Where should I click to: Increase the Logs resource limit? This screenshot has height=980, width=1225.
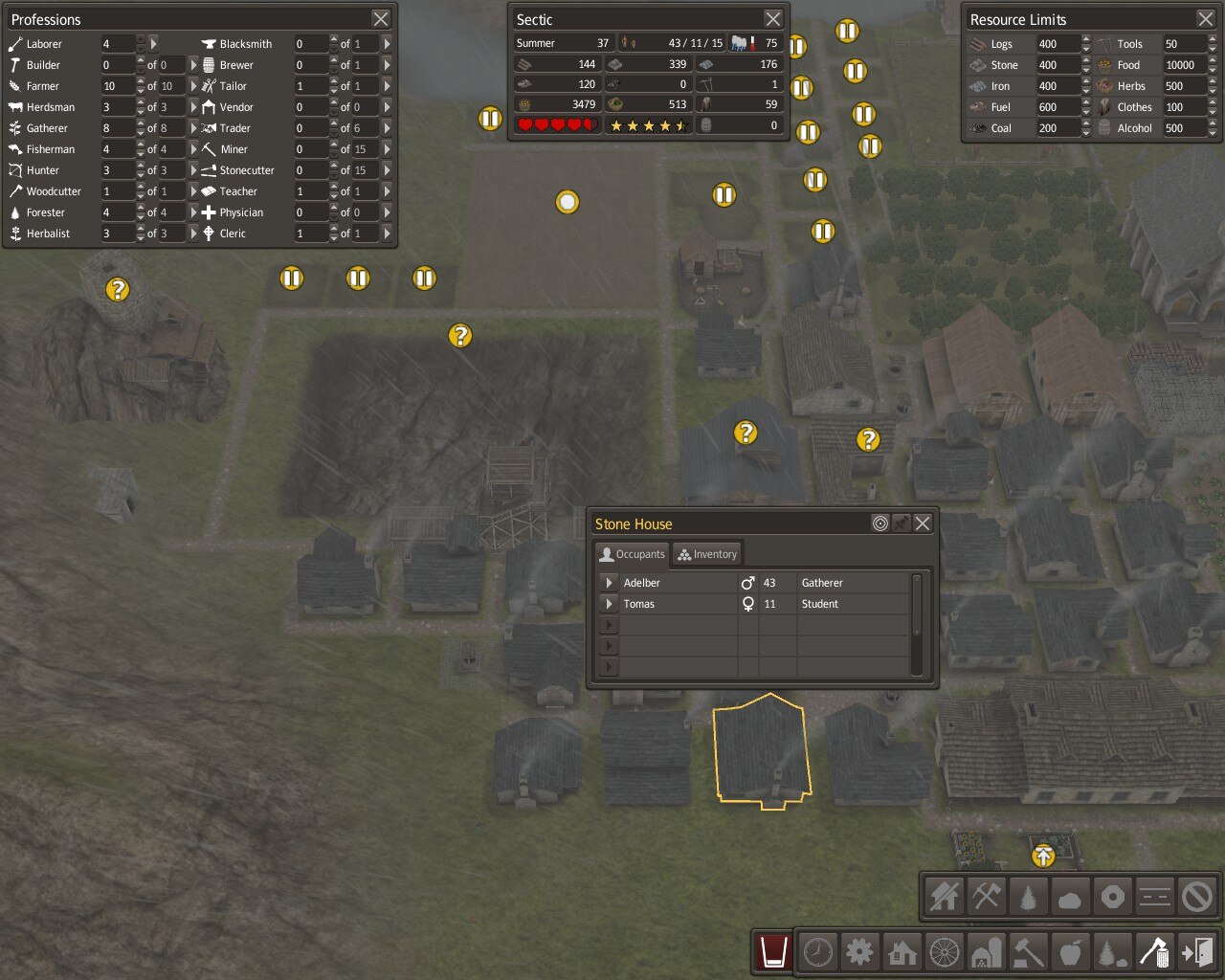pyautogui.click(x=1085, y=39)
